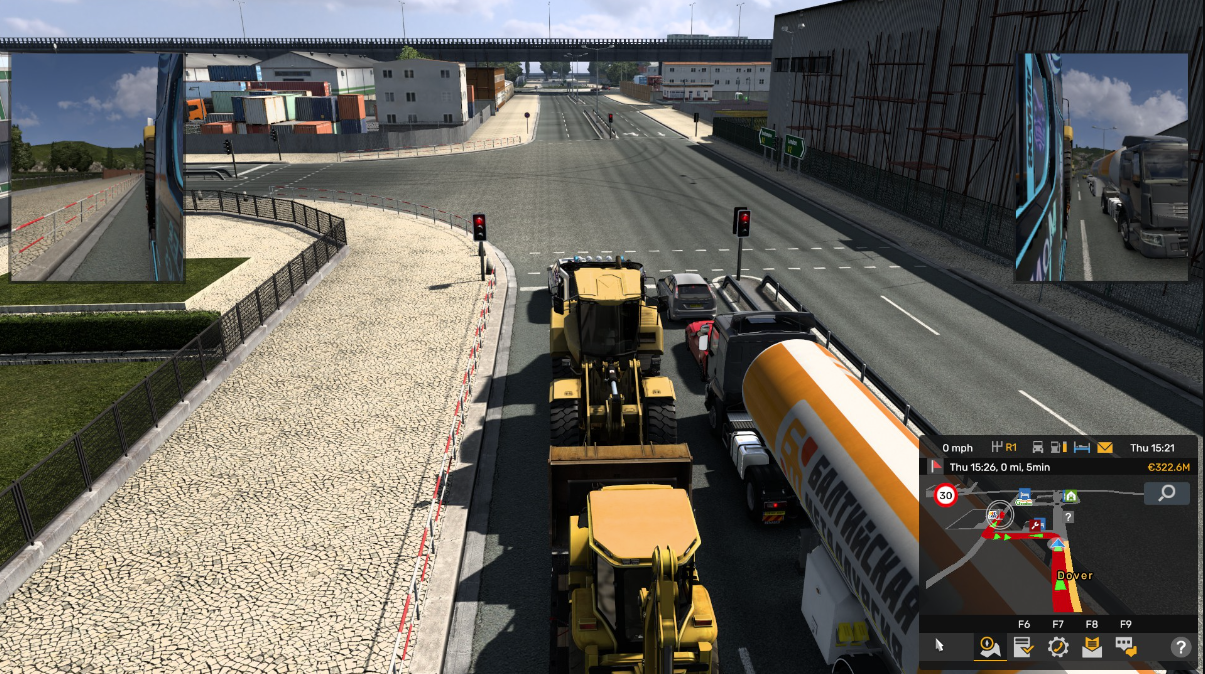The width and height of the screenshot is (1205, 674).
Task: Select the mouse cursor icon in the advisor bar
Action: pos(939,646)
